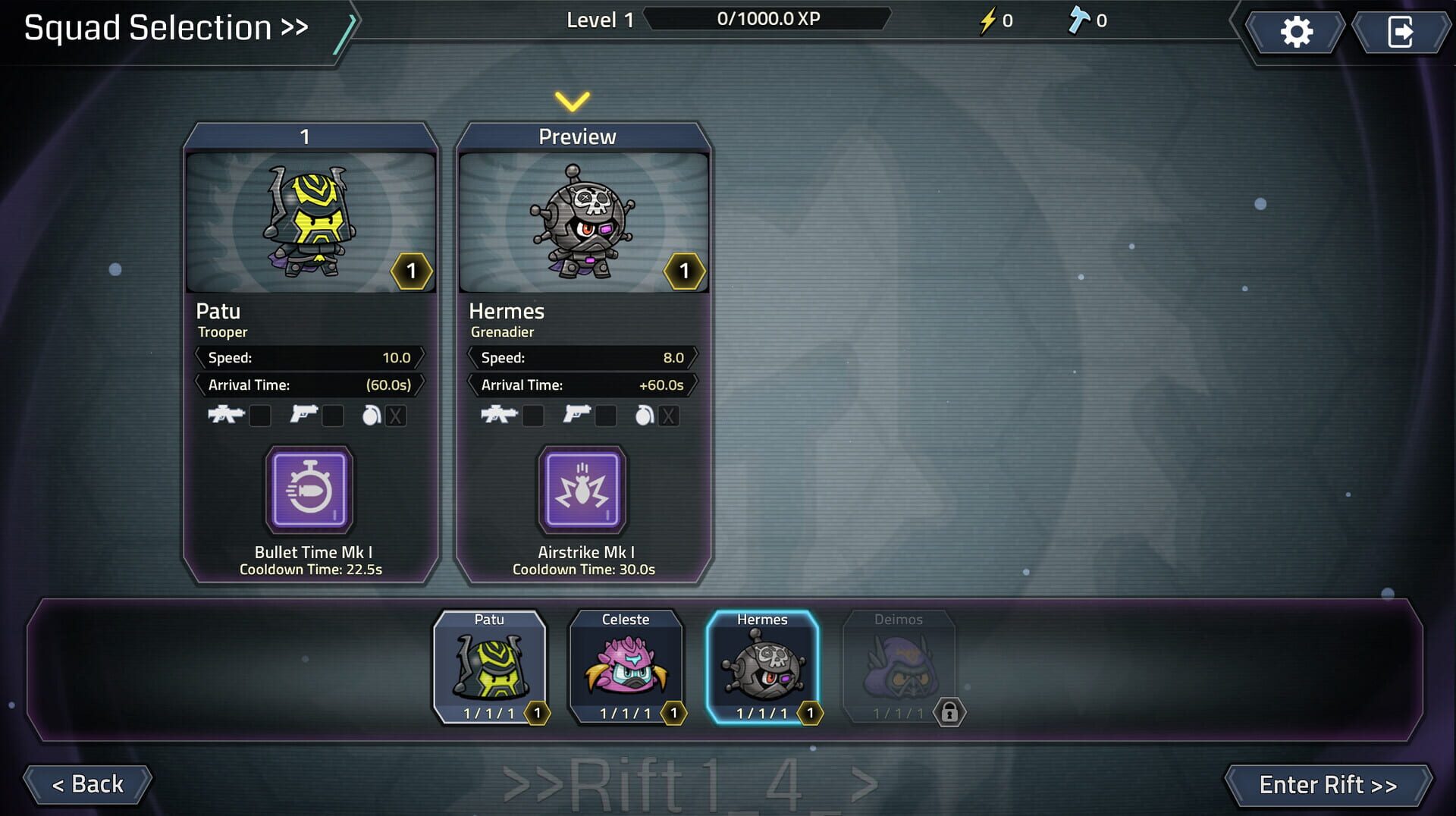The image size is (1456, 816).
Task: Click the grenade icon on Patu's card
Action: (x=372, y=416)
